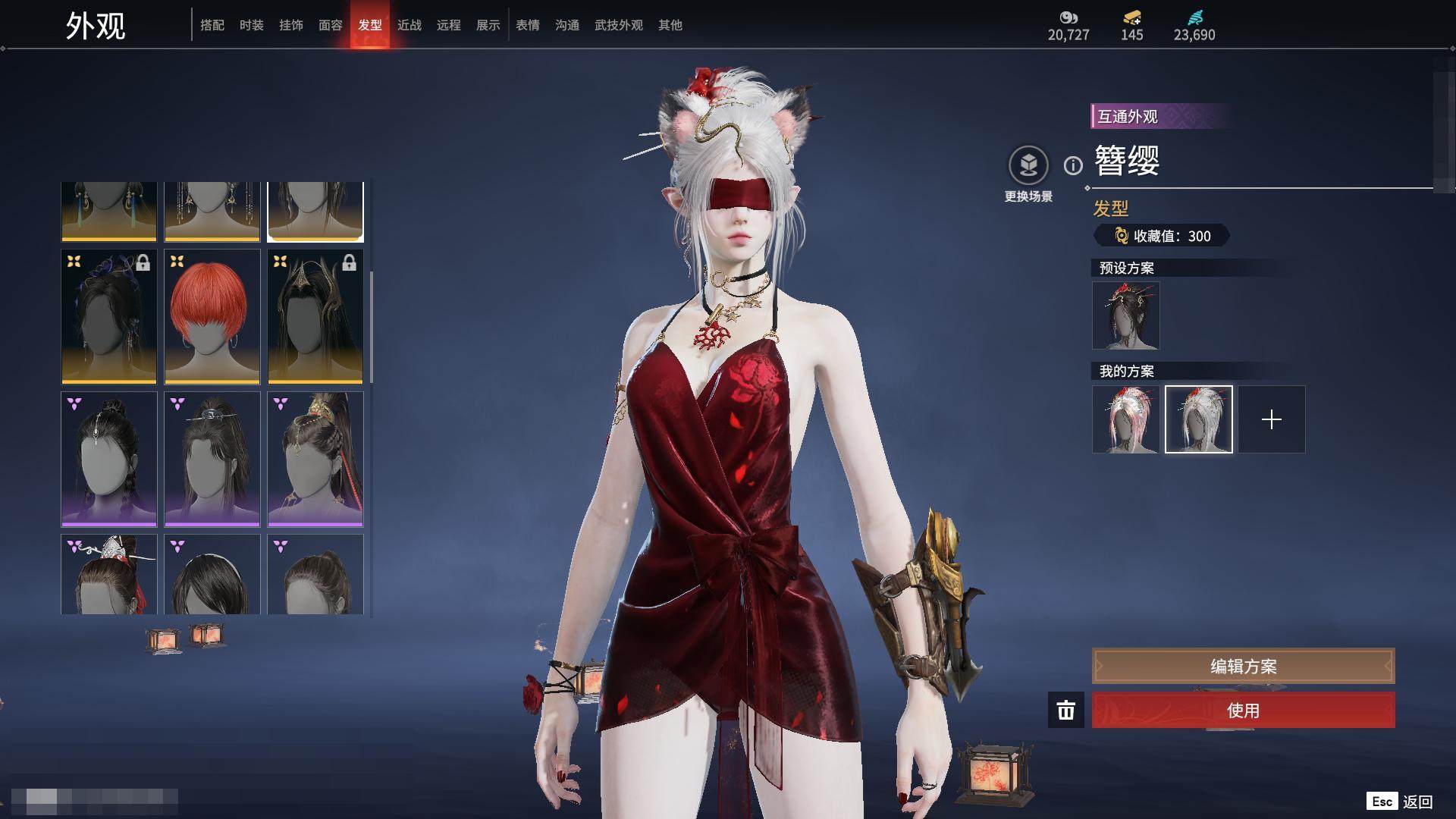Viewport: 1456px width, 819px height.
Task: Select the 其他 tab
Action: [670, 25]
